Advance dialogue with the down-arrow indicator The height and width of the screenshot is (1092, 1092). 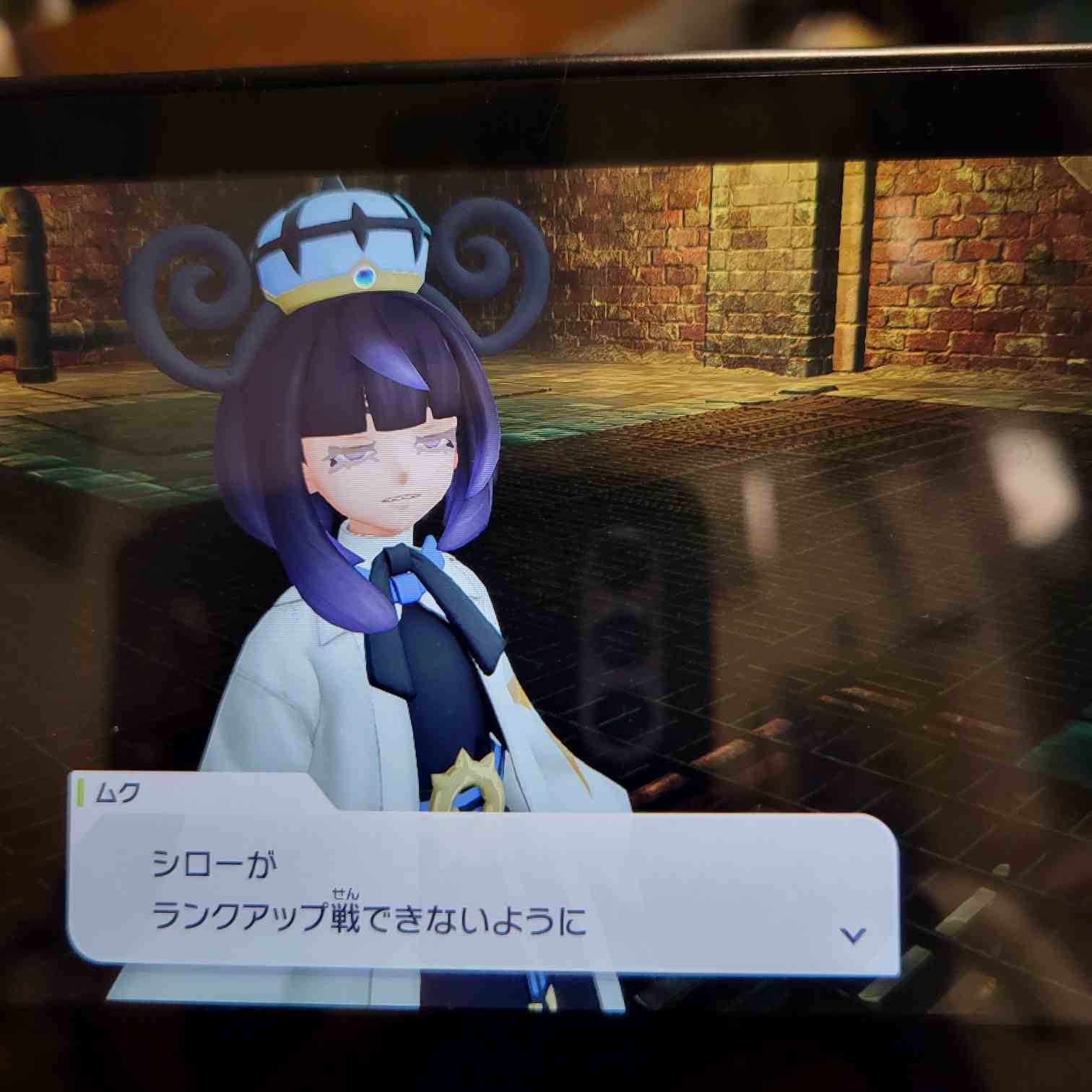point(853,935)
